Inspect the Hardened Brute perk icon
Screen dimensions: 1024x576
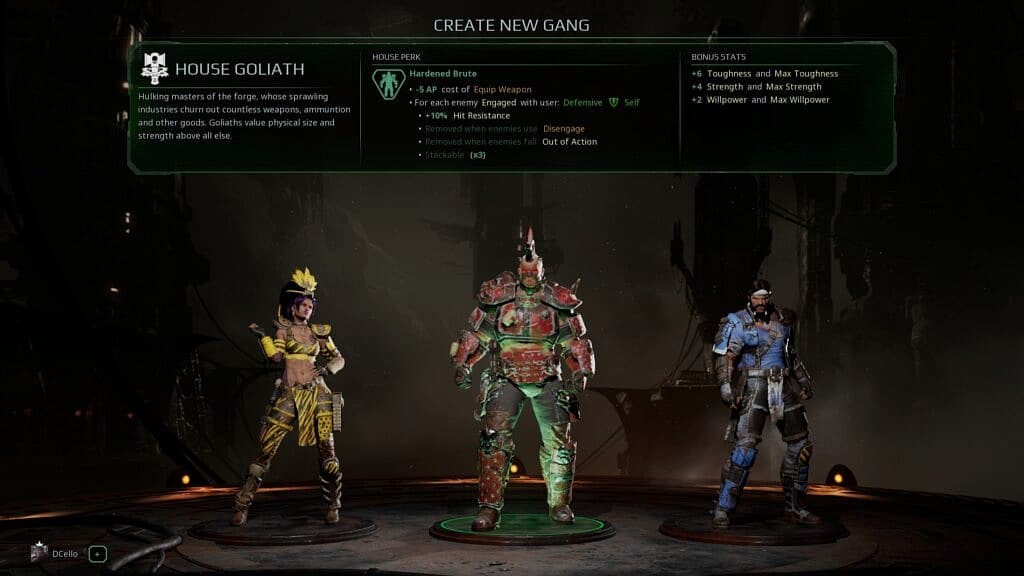point(387,84)
